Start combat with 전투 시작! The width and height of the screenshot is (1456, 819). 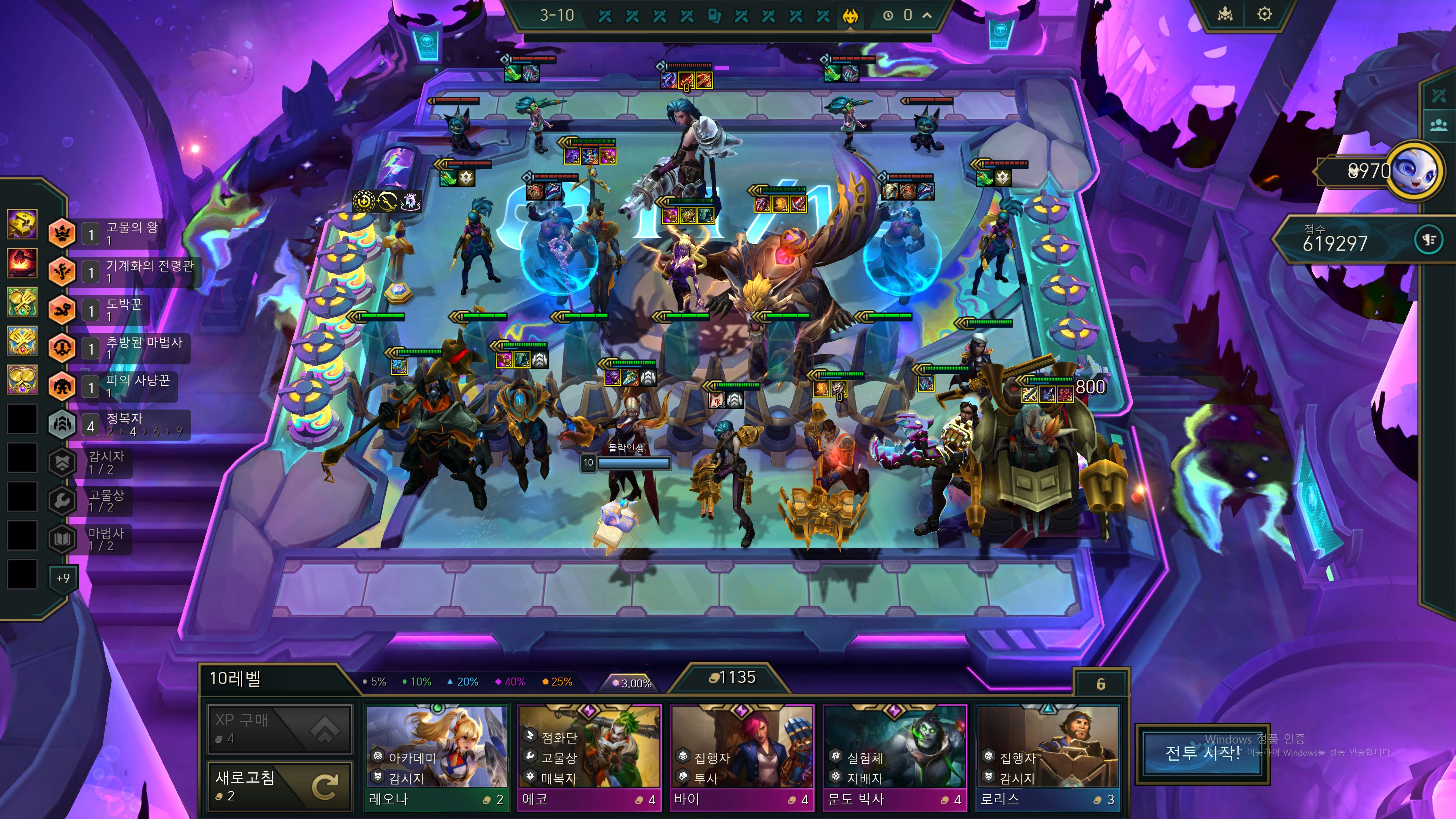tap(1202, 753)
